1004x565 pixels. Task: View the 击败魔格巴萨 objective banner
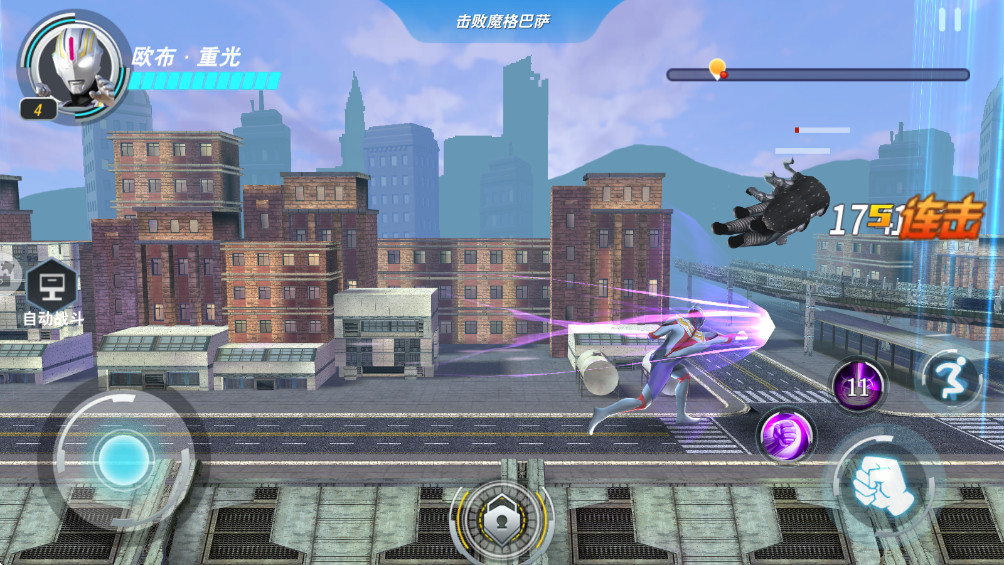click(503, 21)
